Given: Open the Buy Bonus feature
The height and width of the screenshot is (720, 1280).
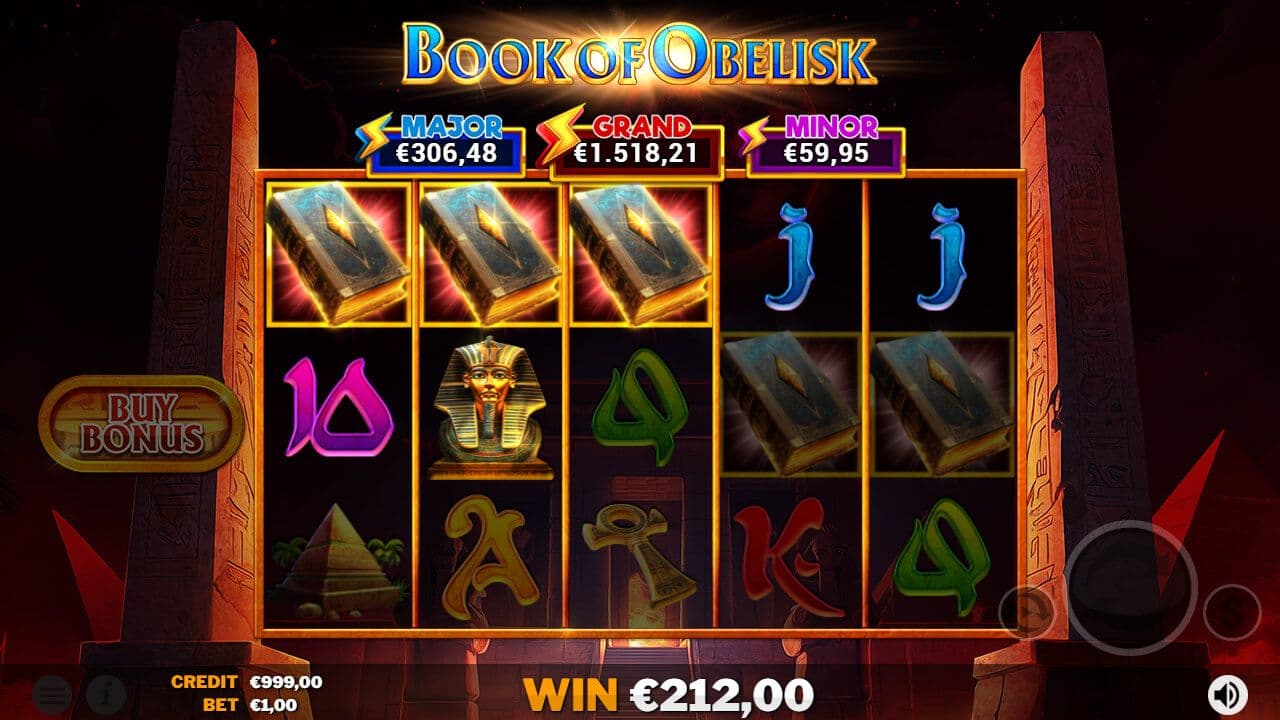Looking at the screenshot, I should click(141, 424).
